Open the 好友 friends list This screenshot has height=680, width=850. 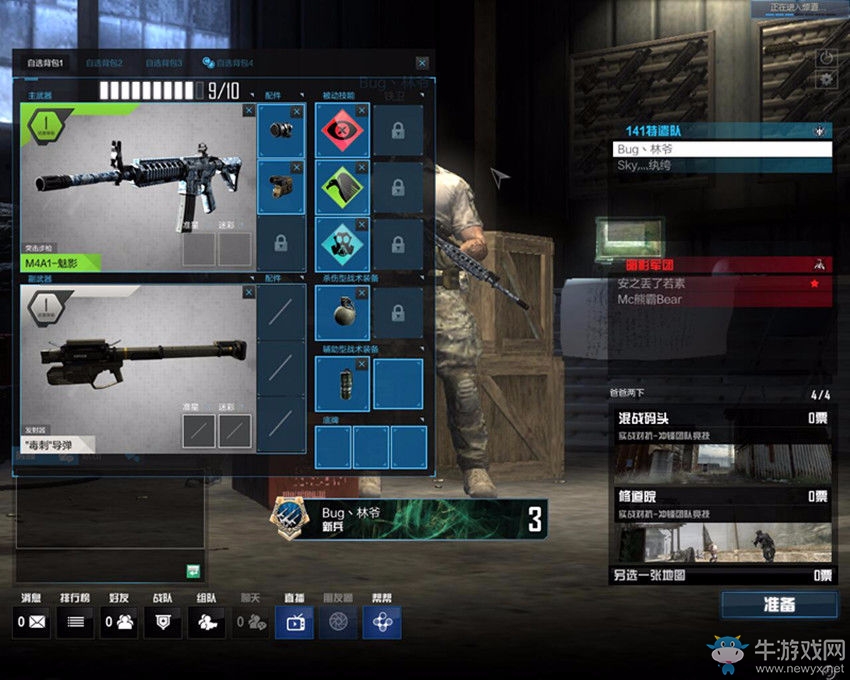tap(121, 621)
